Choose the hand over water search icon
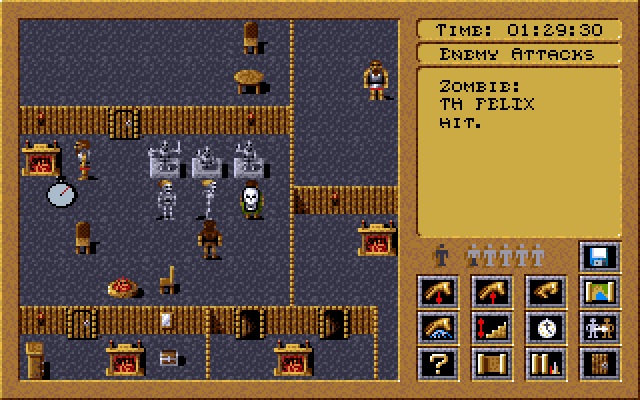 [x=437, y=327]
